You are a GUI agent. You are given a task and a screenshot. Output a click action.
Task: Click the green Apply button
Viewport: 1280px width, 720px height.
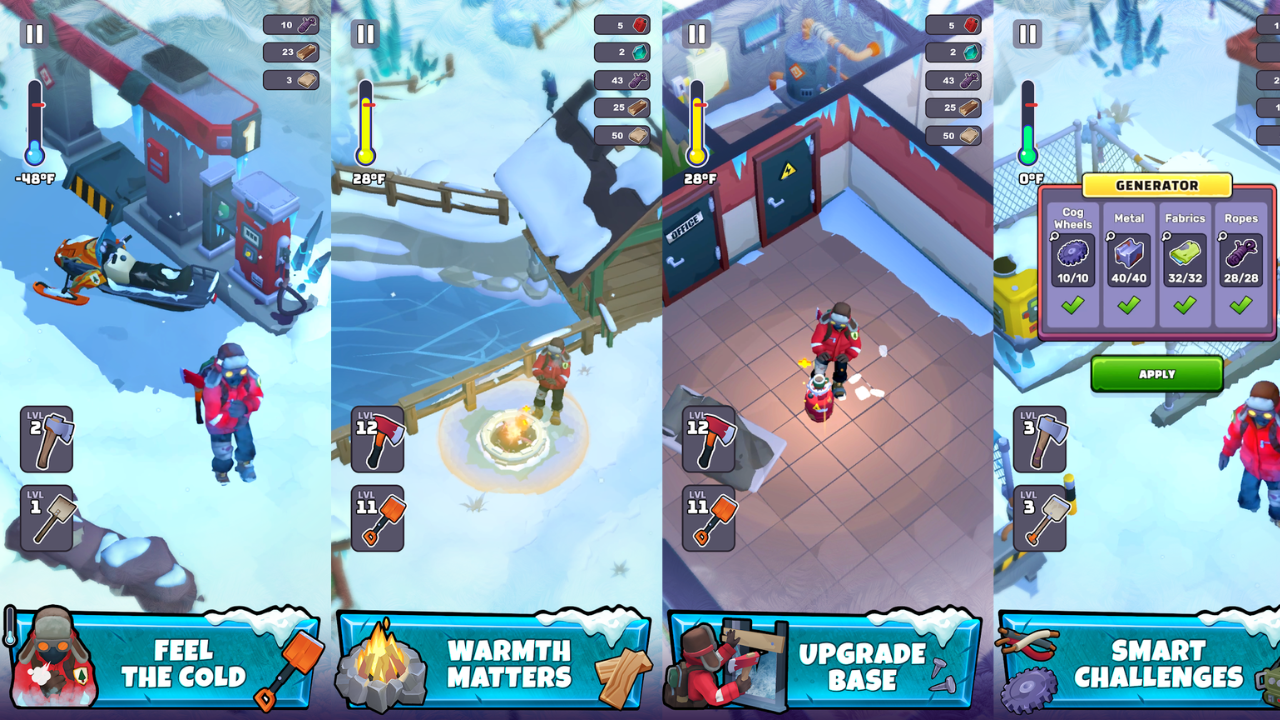pos(1157,374)
